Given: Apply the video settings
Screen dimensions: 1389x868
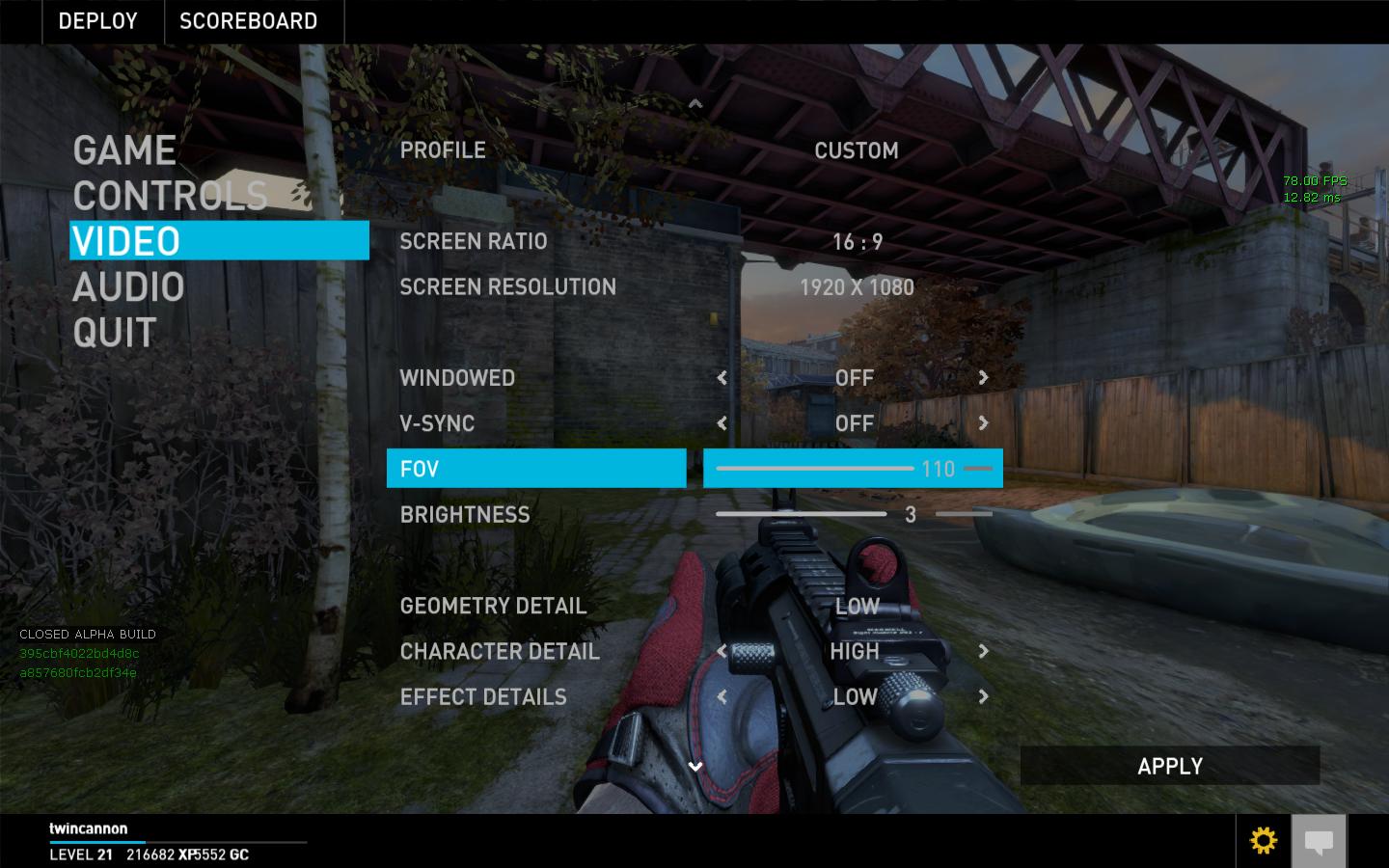Looking at the screenshot, I should (x=1169, y=766).
